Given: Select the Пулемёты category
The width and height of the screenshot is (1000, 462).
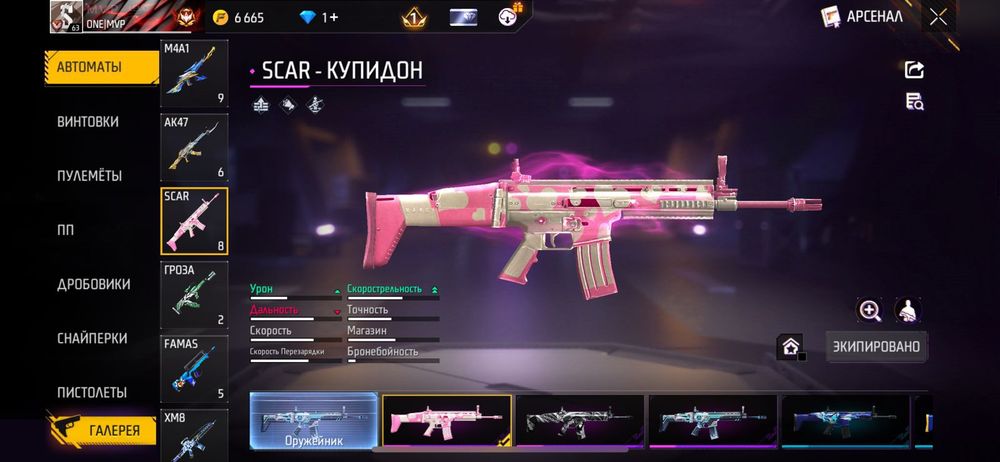Looking at the screenshot, I should click(90, 175).
